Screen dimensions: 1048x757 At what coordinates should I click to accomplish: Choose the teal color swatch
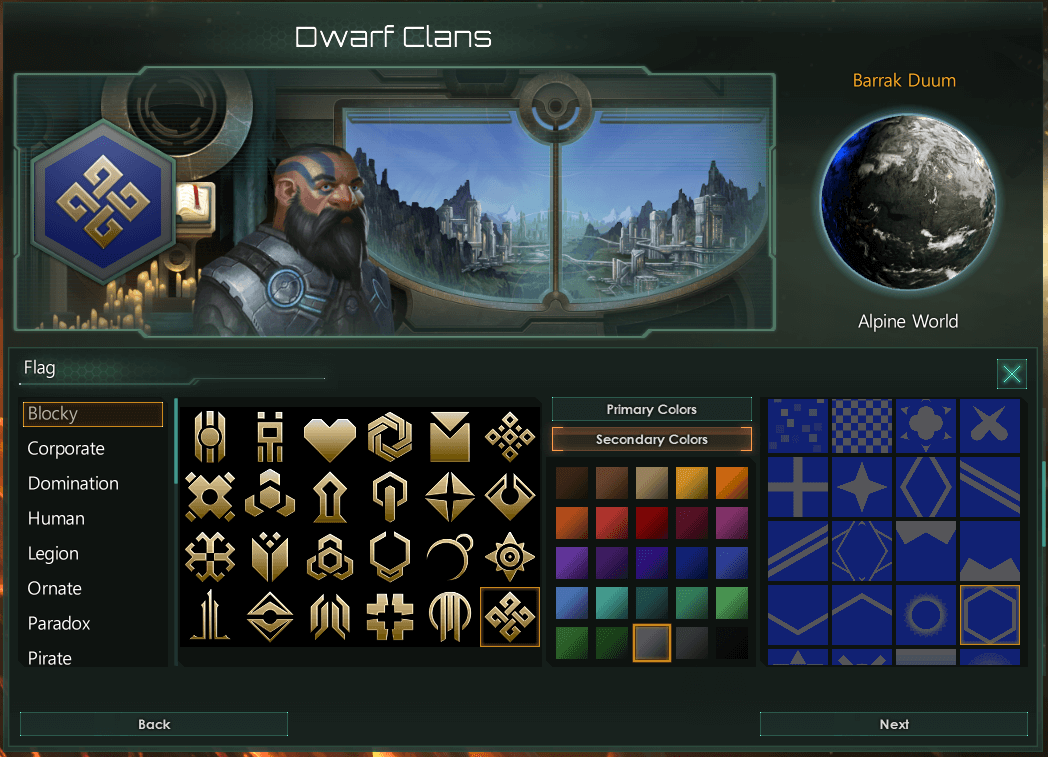pyautogui.click(x=611, y=602)
